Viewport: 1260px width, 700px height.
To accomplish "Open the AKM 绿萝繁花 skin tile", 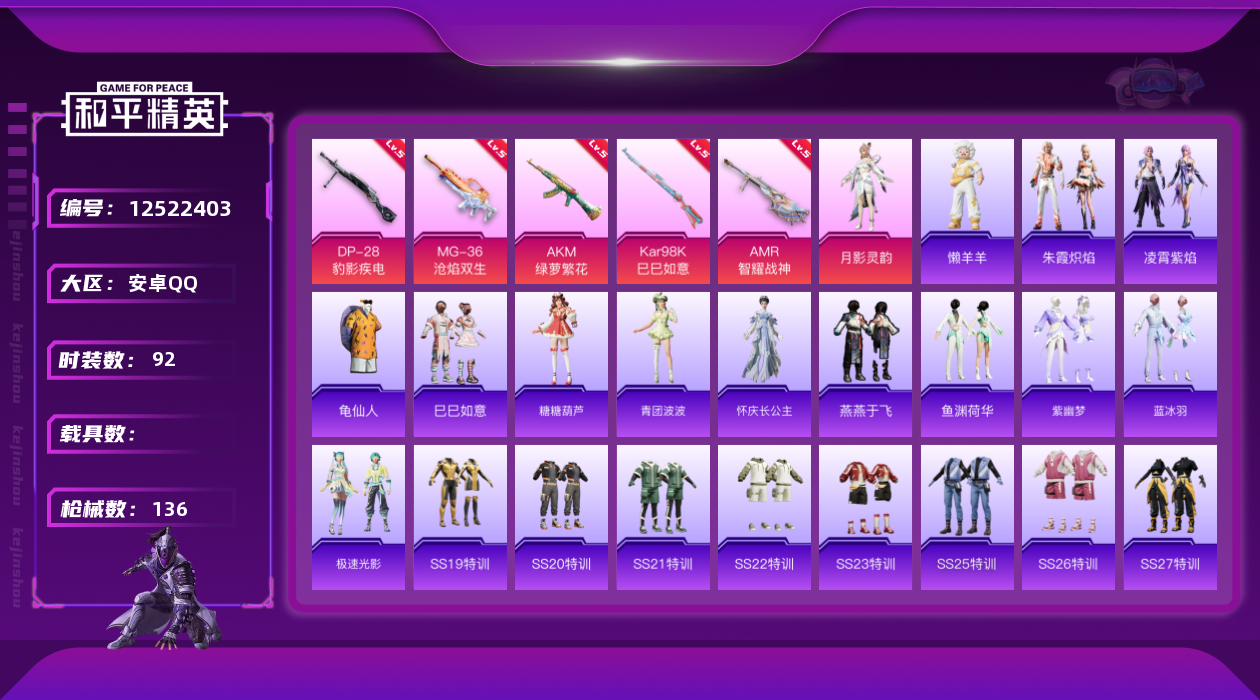I will coord(561,210).
